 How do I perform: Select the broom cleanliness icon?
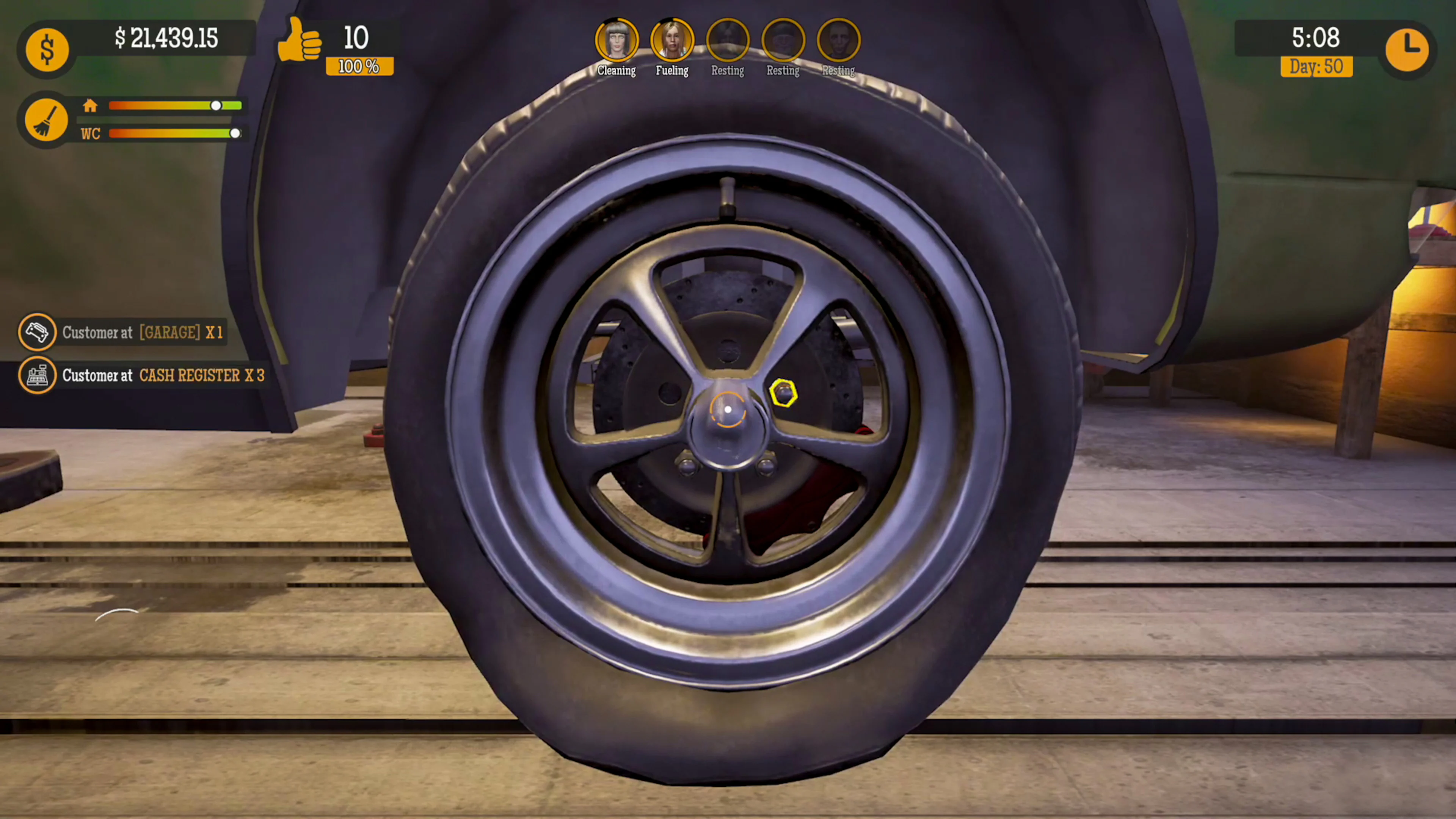point(47,119)
